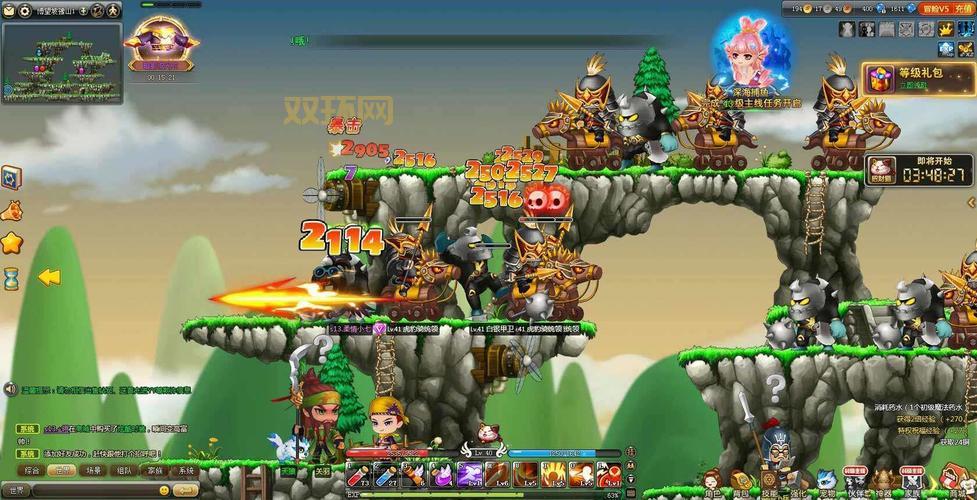Switch to the 组队 team chat tab

click(x=124, y=469)
